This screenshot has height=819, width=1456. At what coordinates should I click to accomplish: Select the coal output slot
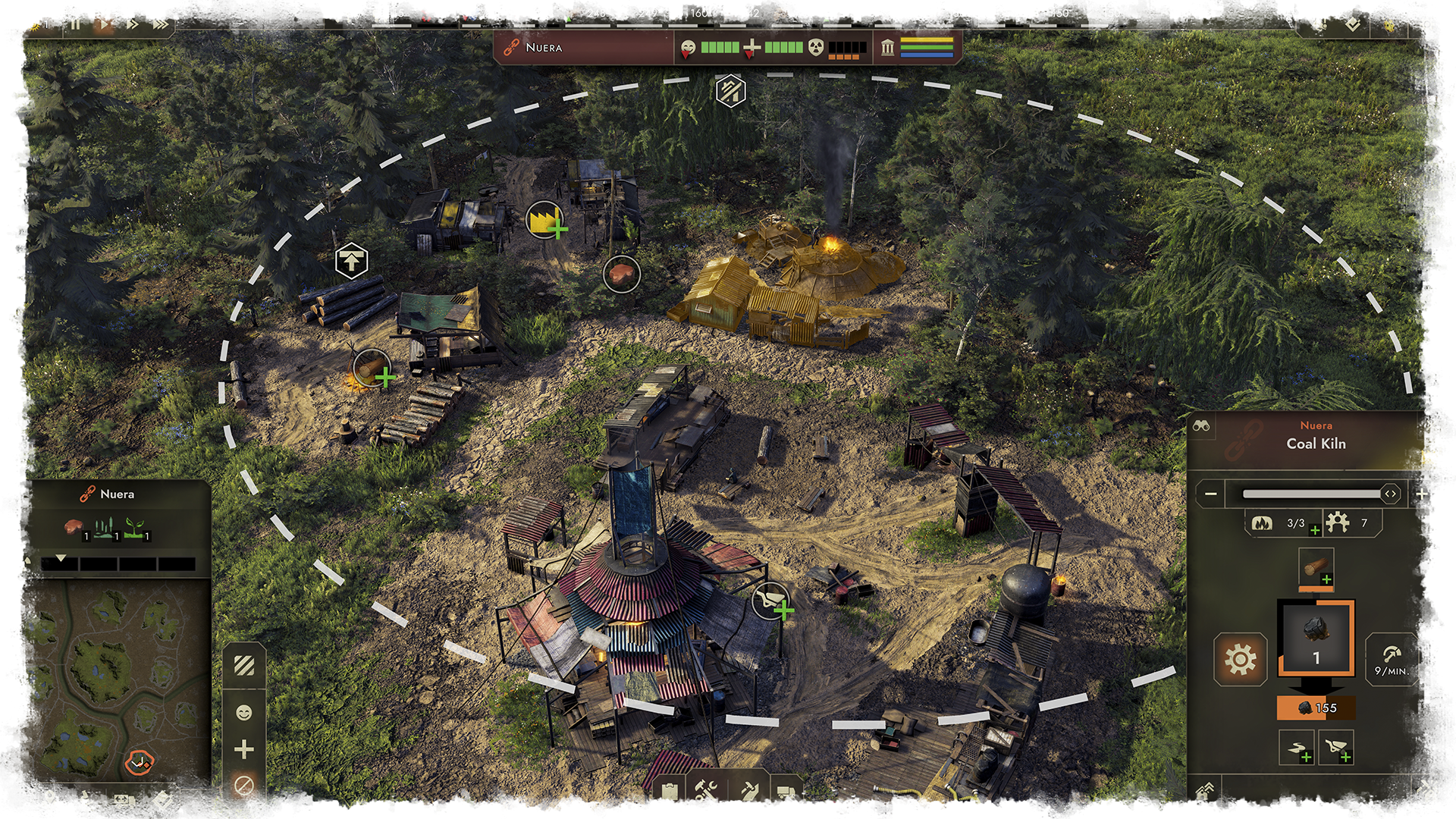coord(1316,638)
